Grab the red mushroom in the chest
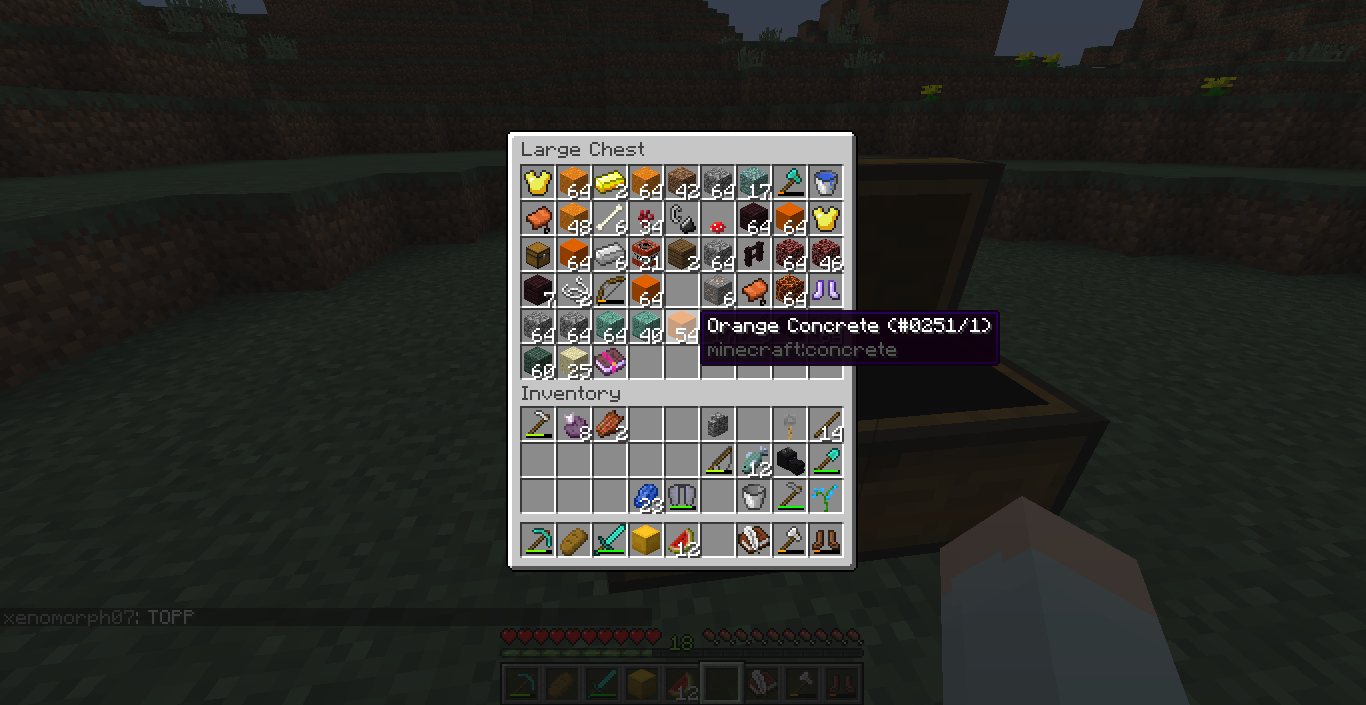This screenshot has width=1366, height=705. coord(717,221)
